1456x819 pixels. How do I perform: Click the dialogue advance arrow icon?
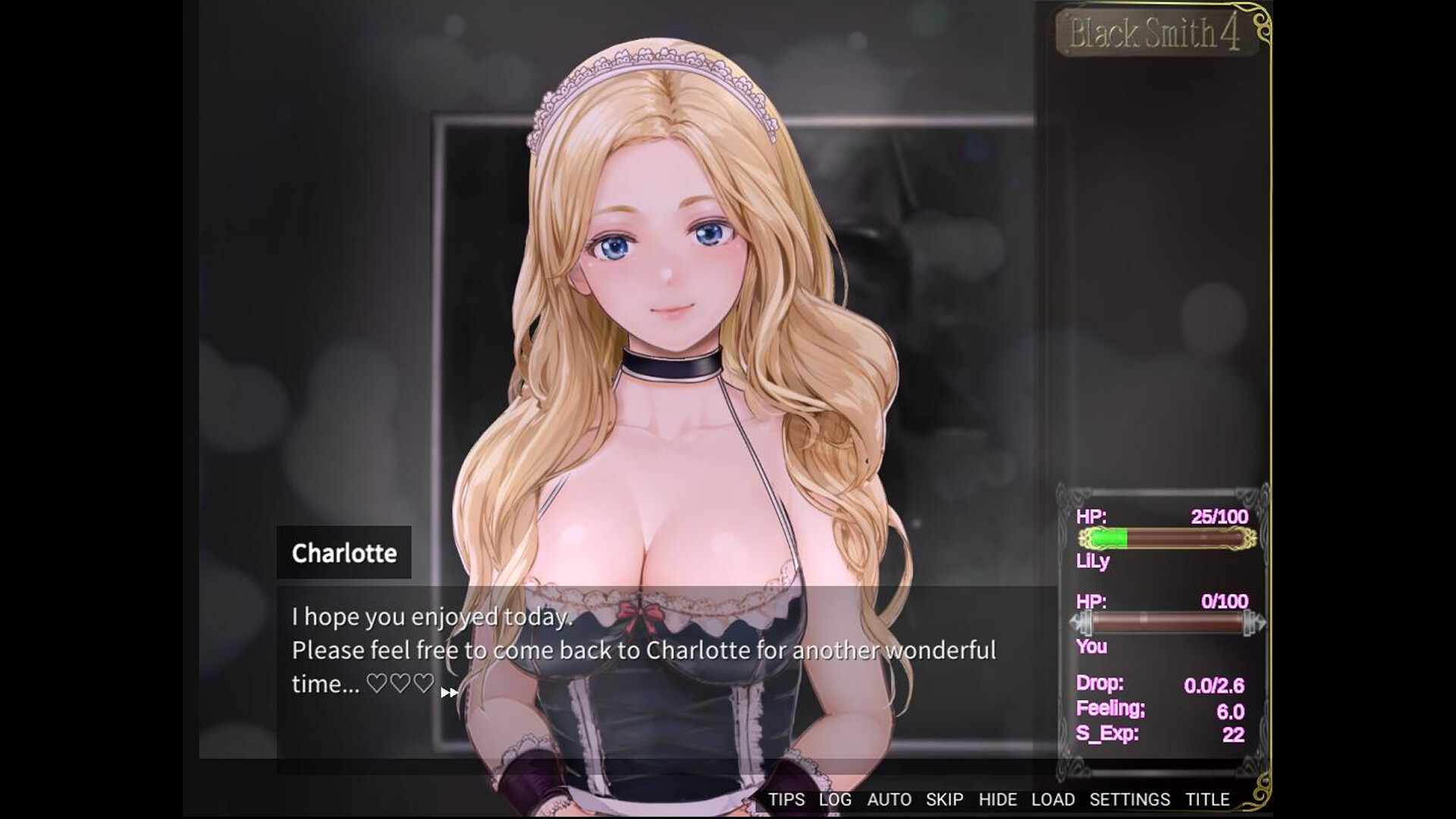449,692
